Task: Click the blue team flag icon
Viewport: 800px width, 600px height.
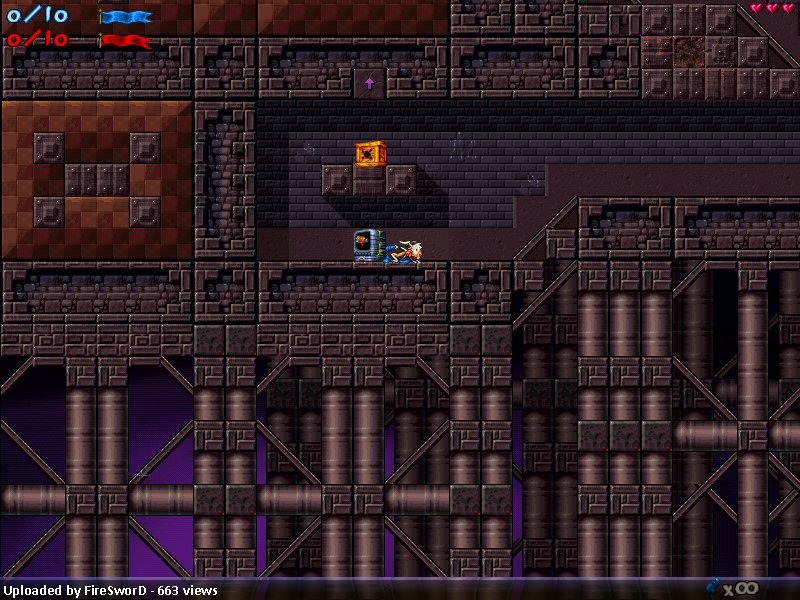Action: 125,16
